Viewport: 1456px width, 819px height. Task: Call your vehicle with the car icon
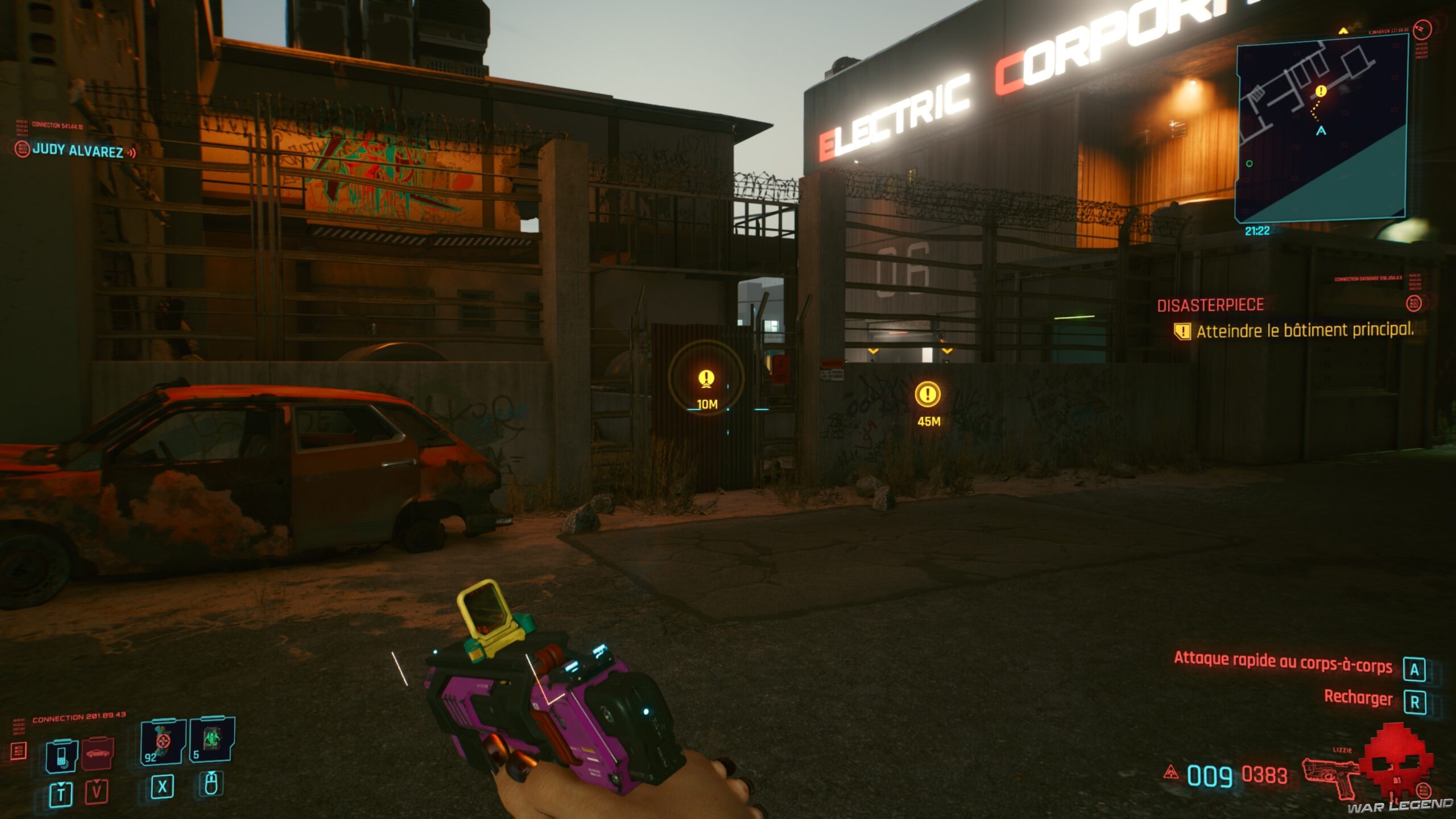pyautogui.click(x=98, y=755)
